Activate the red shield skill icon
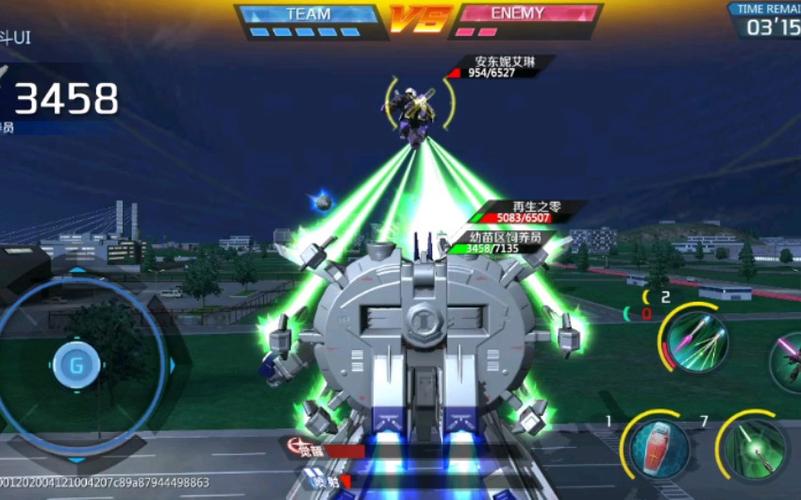Image resolution: width=801 pixels, height=500 pixels. [x=659, y=448]
